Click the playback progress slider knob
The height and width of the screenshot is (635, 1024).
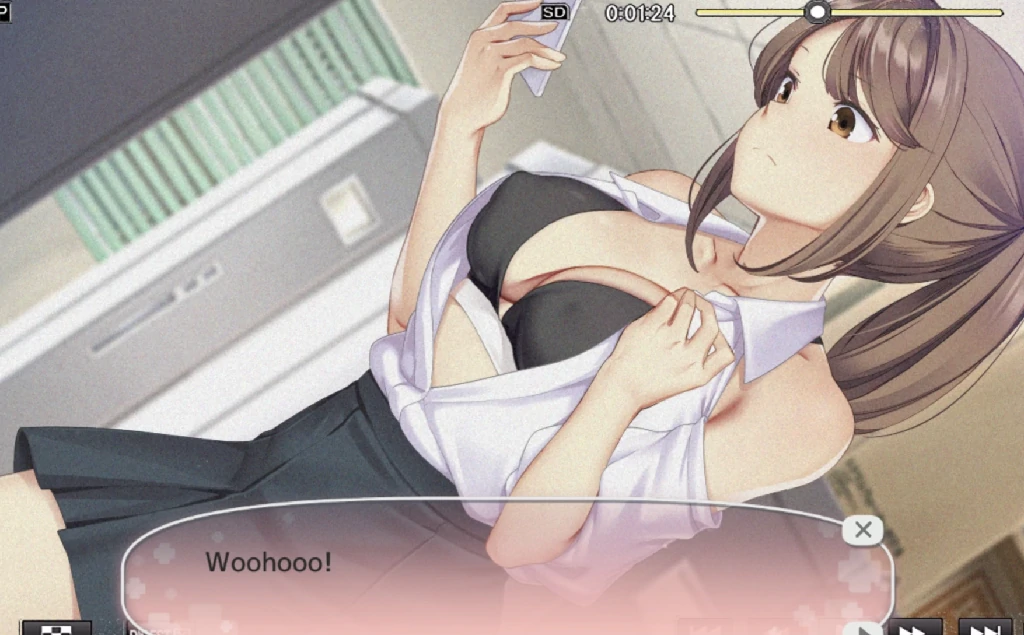[818, 12]
